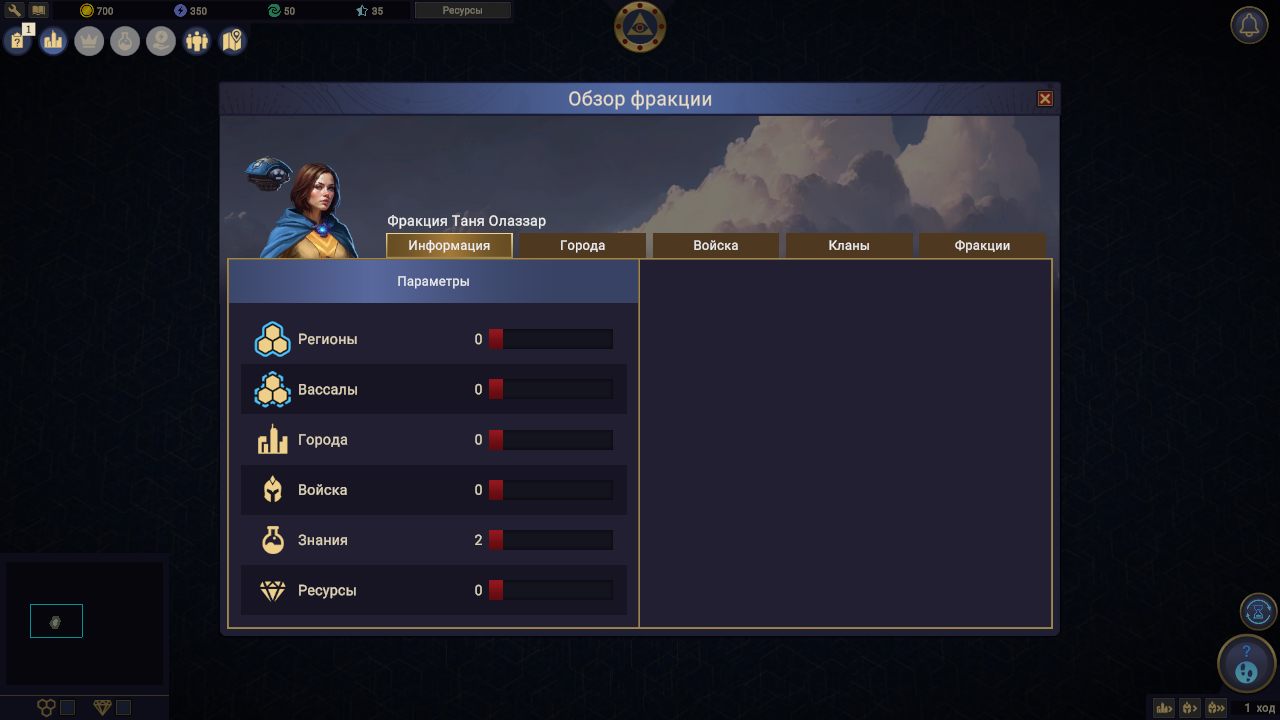Viewport: 1280px width, 720px height.
Task: Open the quests clipboard with notification badge
Action: (17, 41)
